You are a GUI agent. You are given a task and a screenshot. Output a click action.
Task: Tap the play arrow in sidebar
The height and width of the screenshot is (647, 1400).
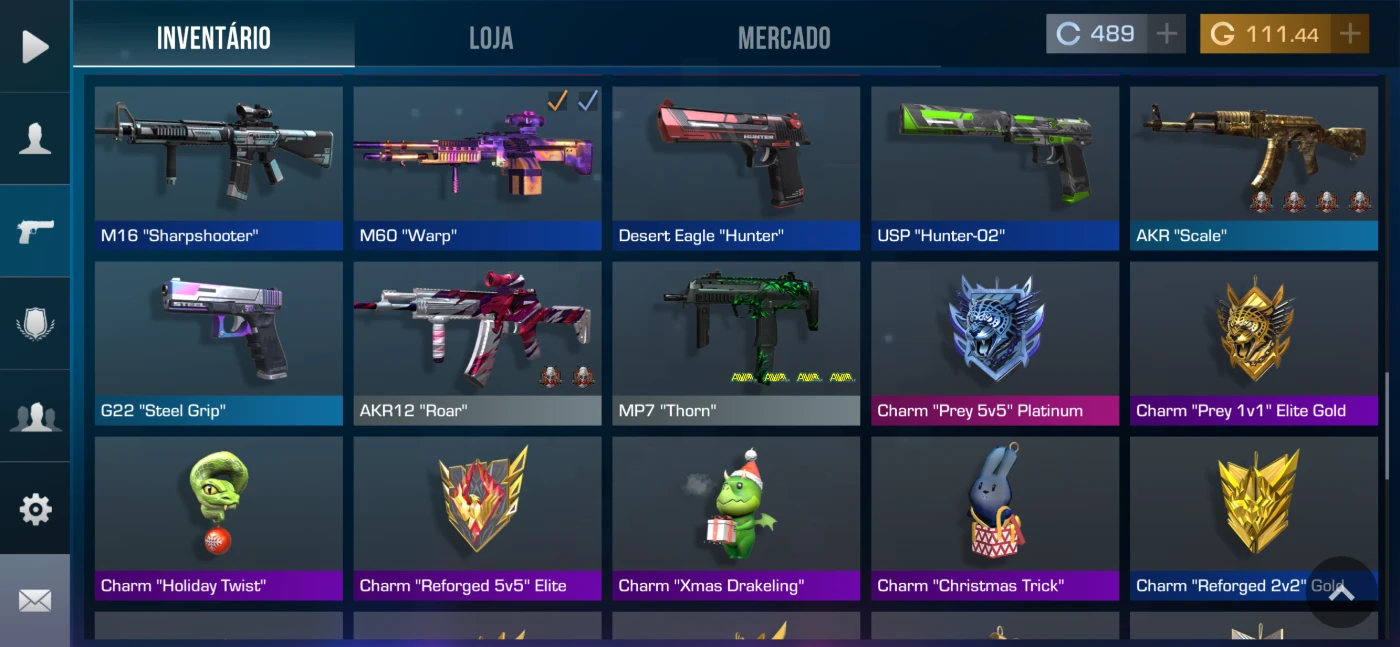pos(35,46)
